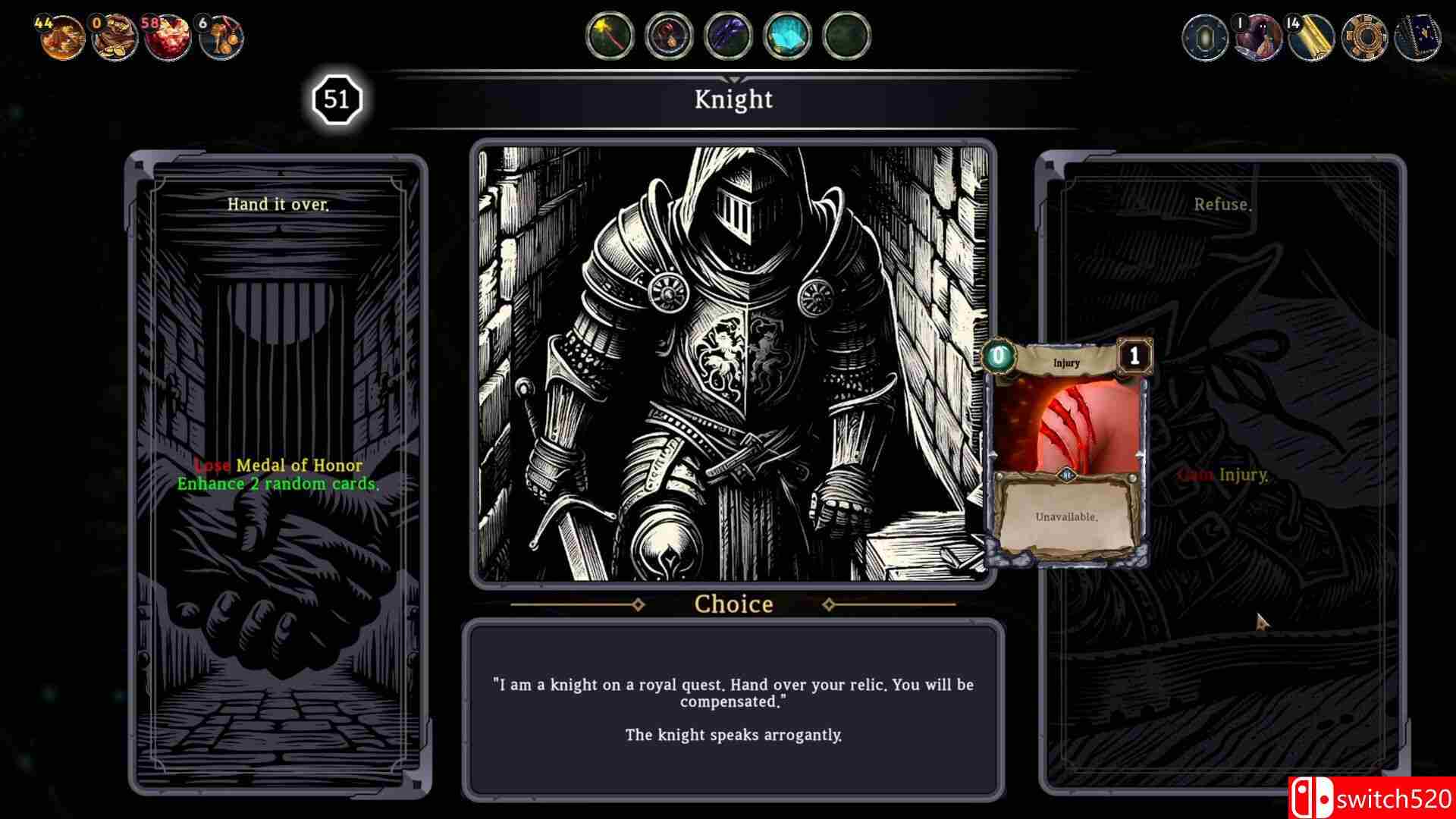The image size is (1456, 819).
Task: Open the settings gear icon
Action: click(x=1364, y=37)
